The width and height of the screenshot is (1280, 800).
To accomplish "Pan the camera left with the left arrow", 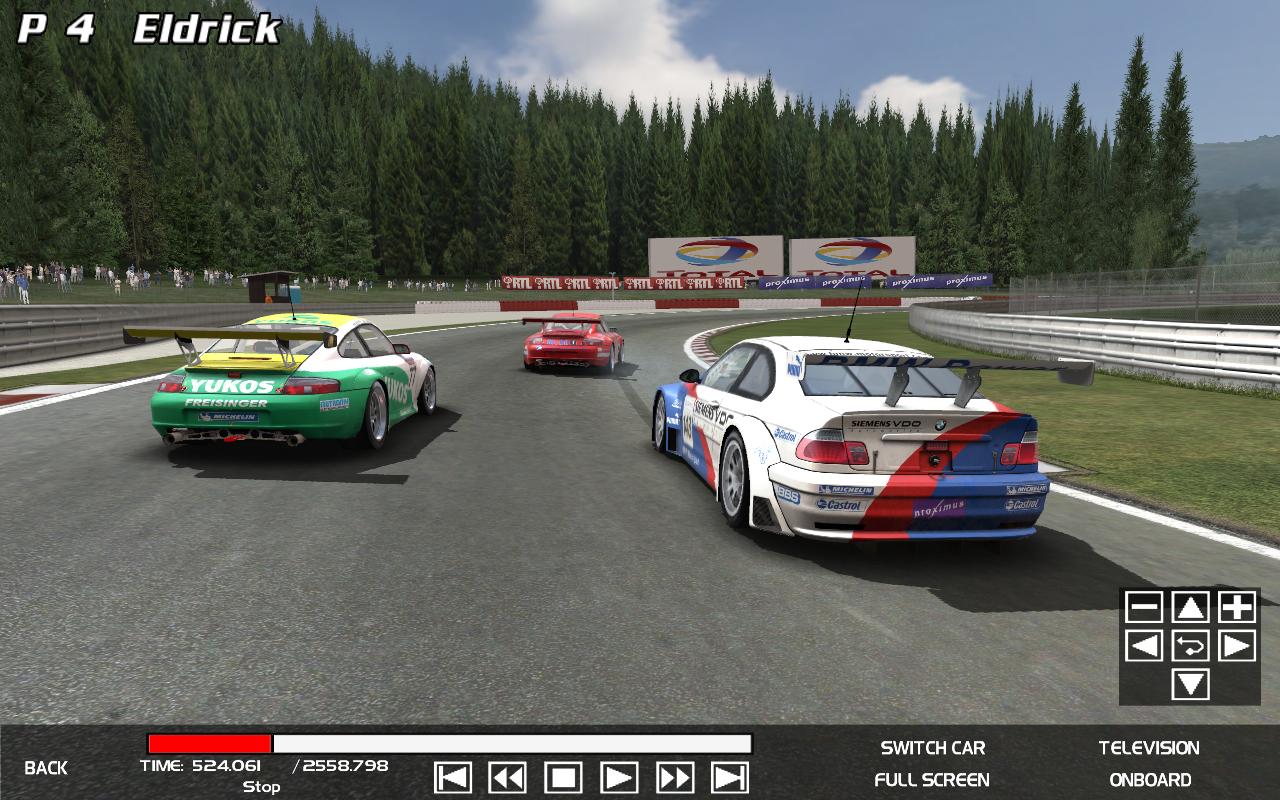I will (1144, 646).
